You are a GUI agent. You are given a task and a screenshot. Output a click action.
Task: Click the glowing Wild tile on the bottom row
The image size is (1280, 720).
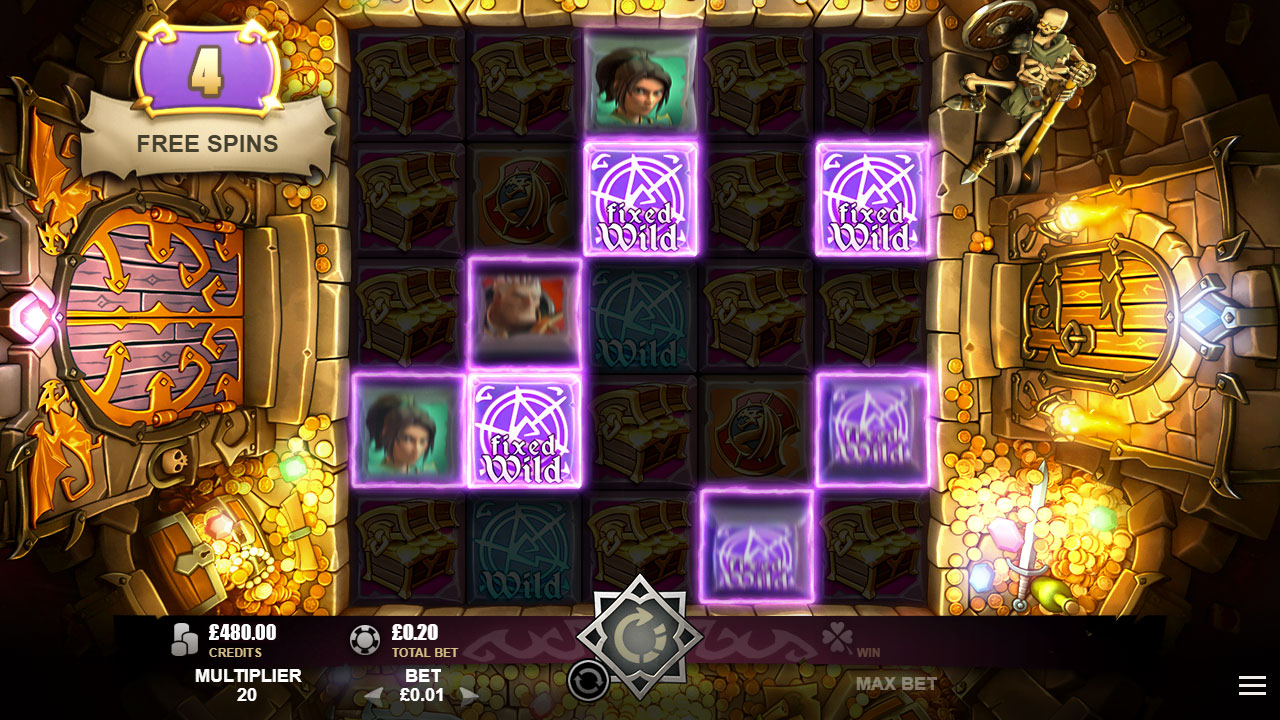pyautogui.click(x=756, y=543)
